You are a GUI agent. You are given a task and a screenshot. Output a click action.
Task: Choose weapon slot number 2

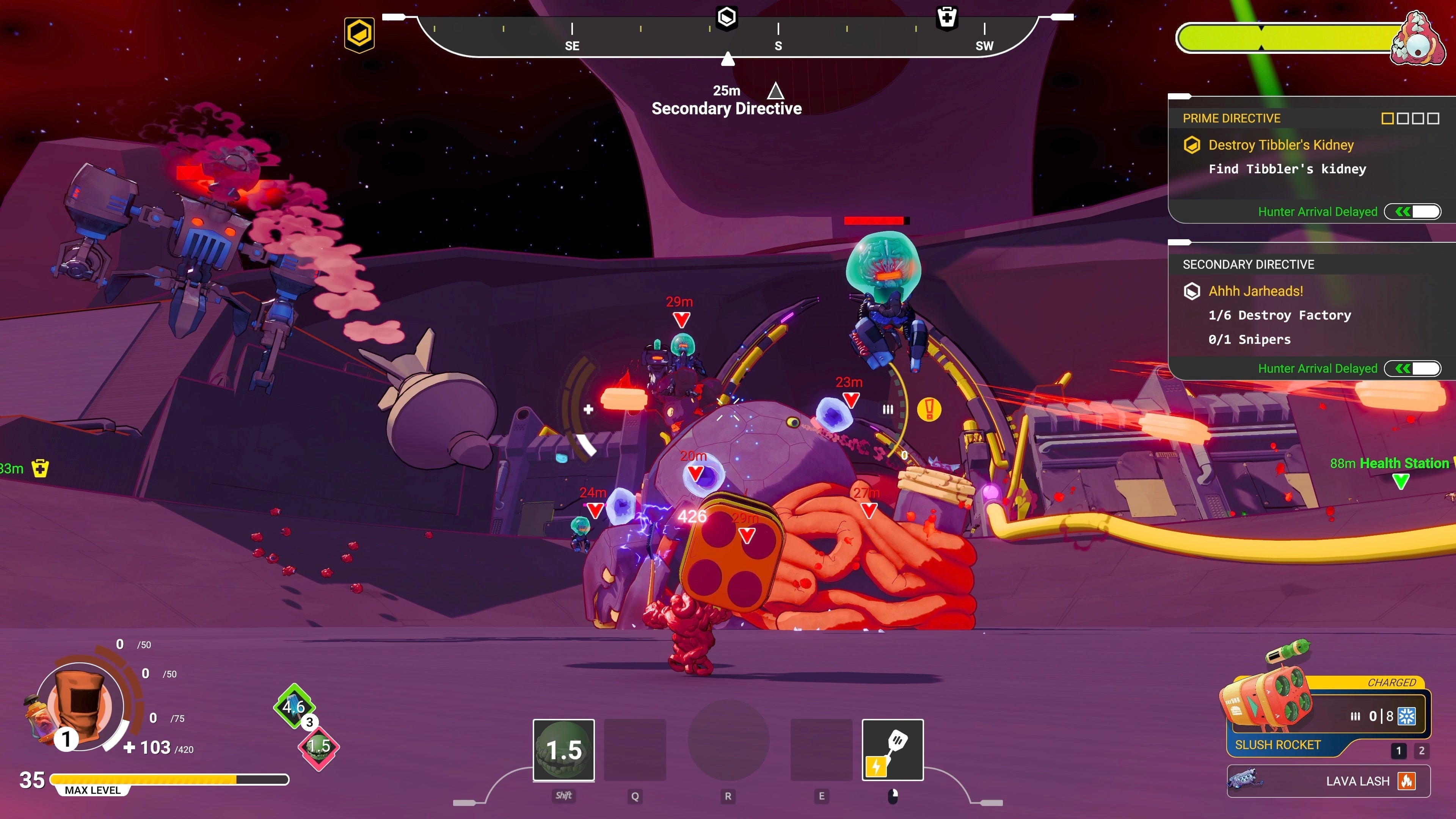click(x=1421, y=751)
